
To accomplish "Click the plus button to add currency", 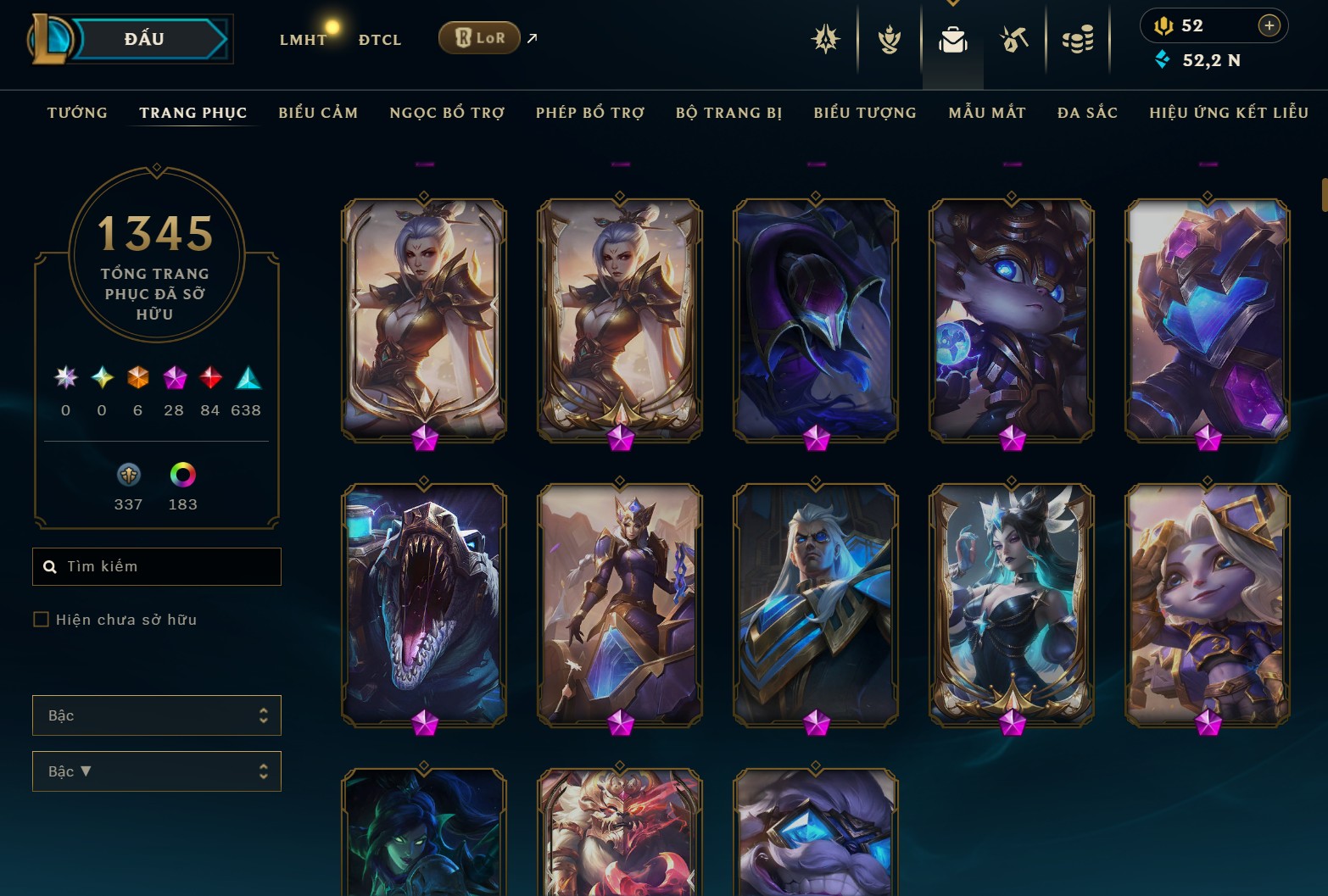I will coord(1269,25).
